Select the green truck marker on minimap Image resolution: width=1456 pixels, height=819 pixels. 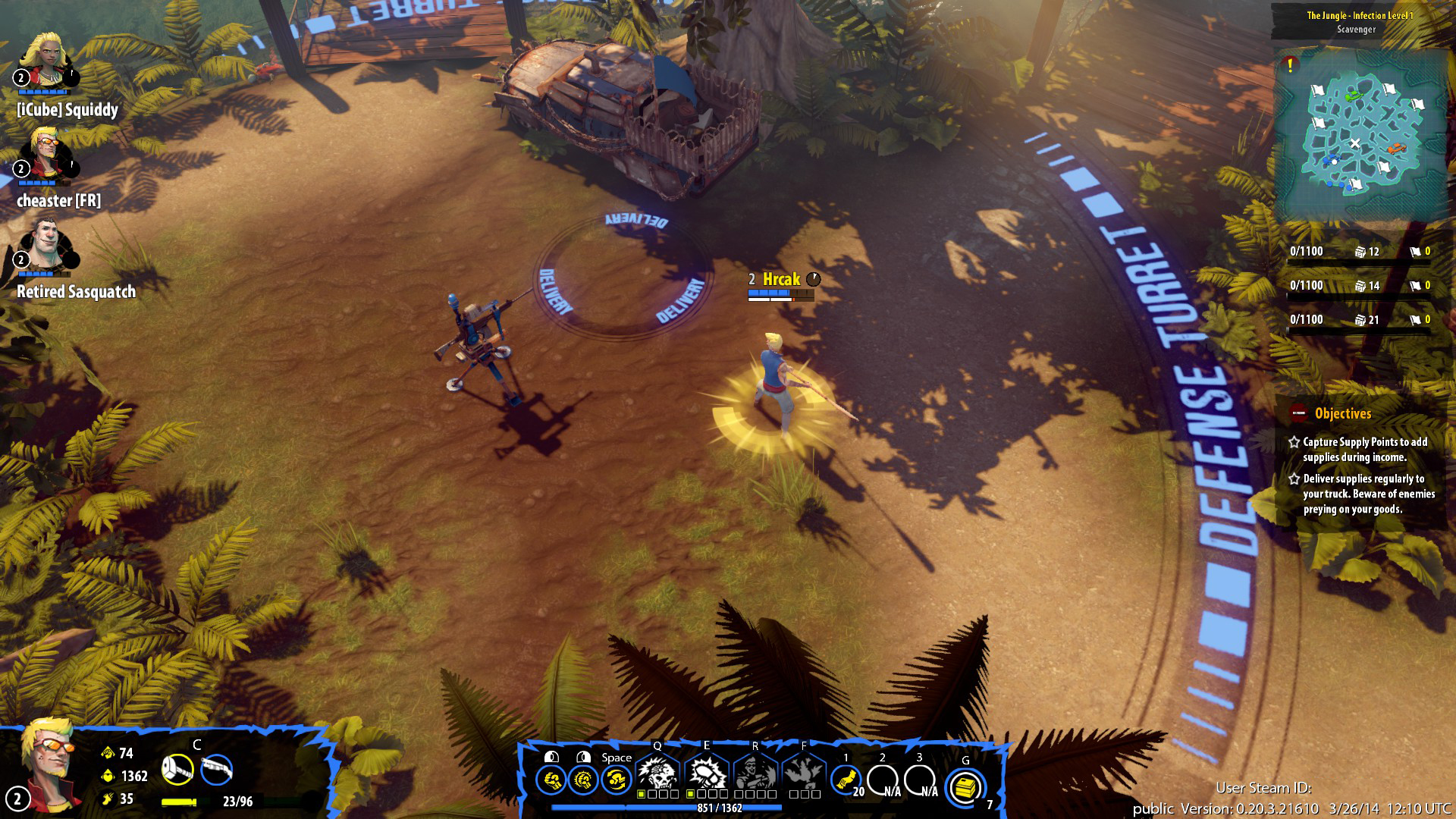coord(1351,96)
